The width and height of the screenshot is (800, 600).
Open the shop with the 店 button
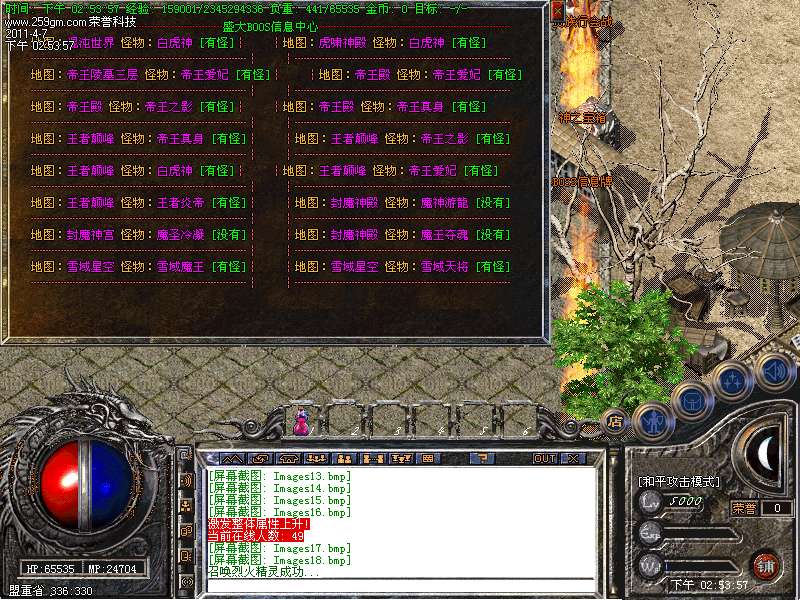pyautogui.click(x=616, y=420)
